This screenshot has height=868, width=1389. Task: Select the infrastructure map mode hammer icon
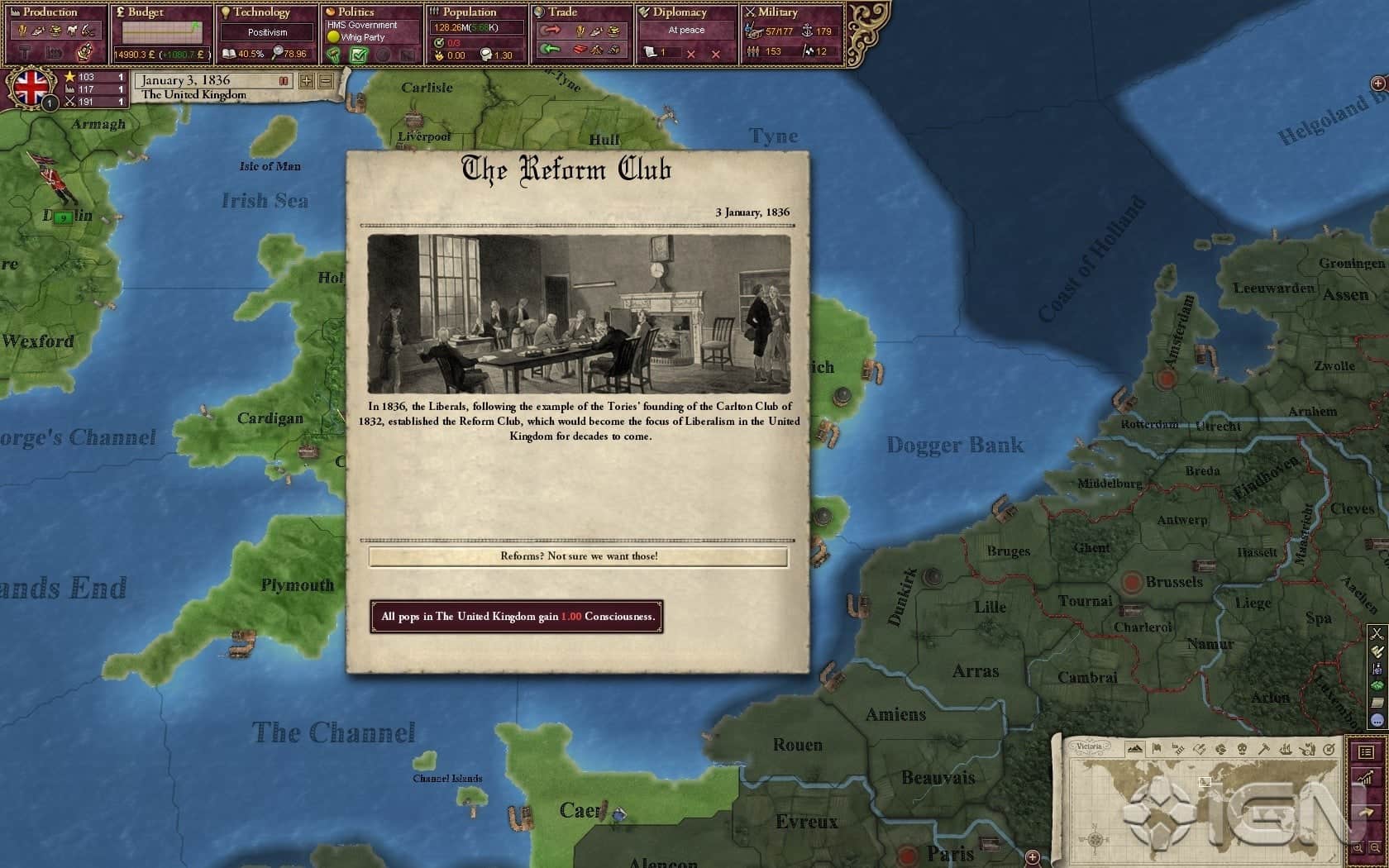pos(1265,748)
